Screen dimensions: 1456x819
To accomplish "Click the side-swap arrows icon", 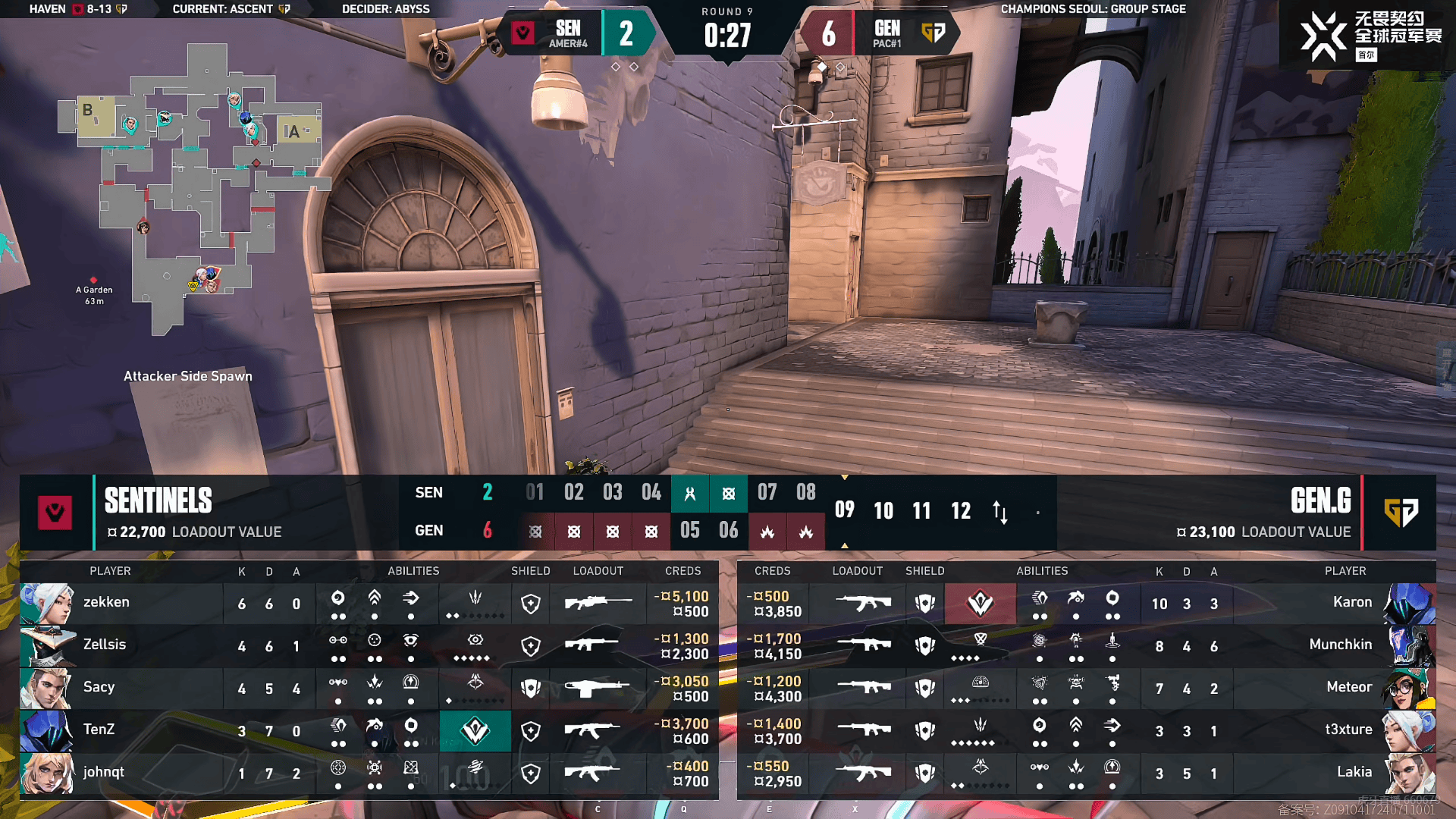I will tap(1000, 512).
